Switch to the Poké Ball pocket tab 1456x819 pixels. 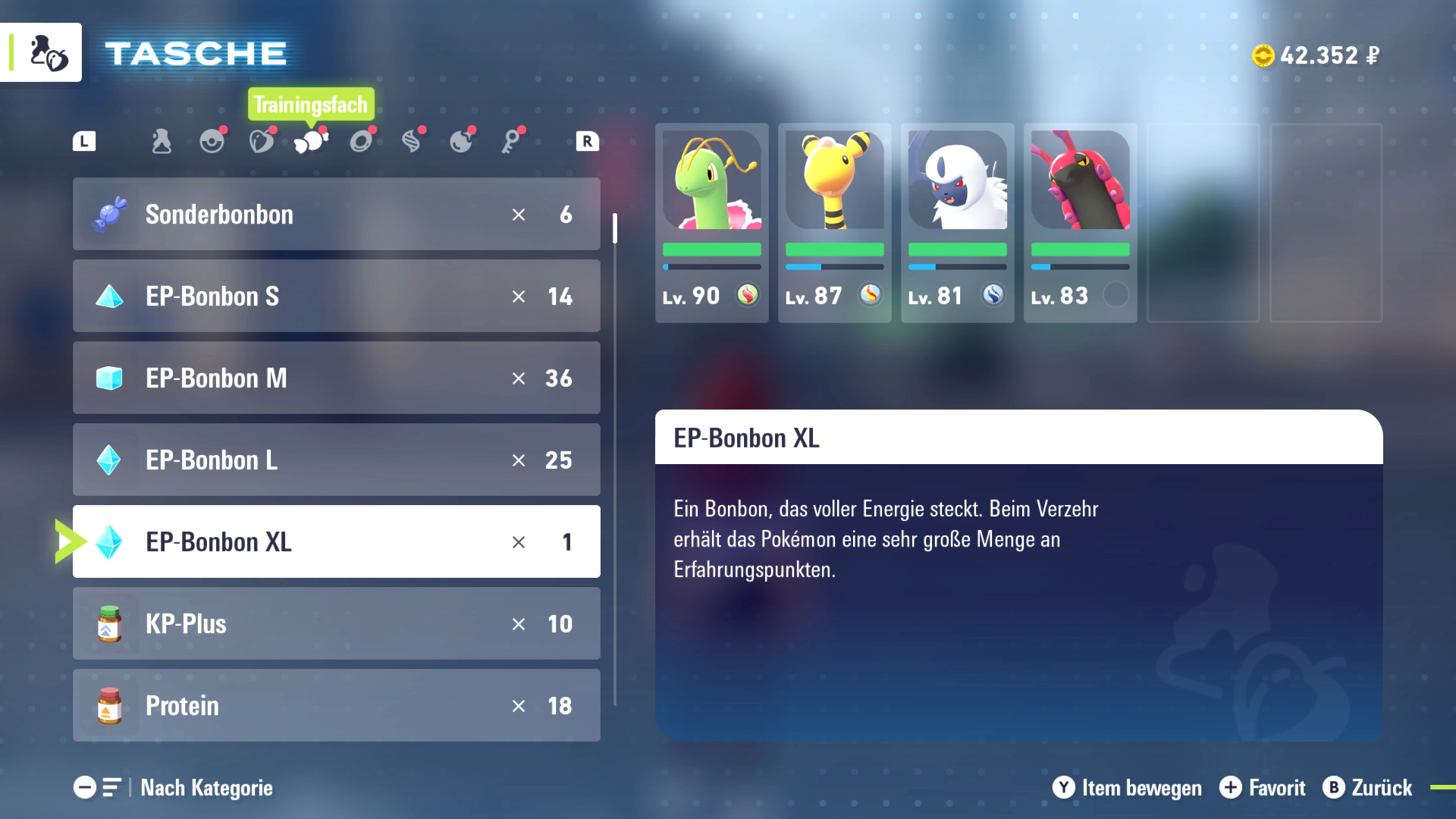click(212, 142)
